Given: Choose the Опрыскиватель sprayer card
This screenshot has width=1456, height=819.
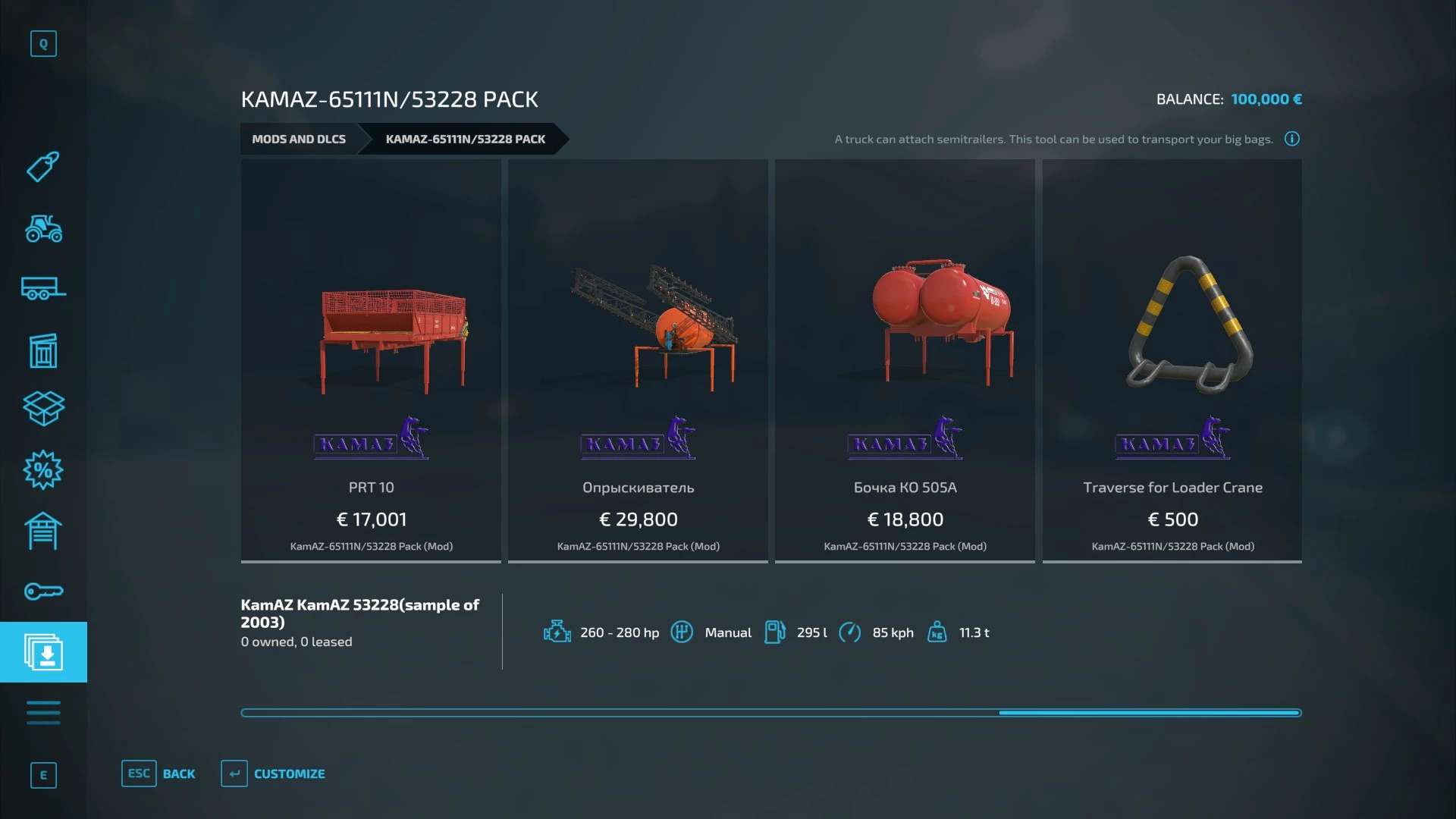Looking at the screenshot, I should pos(638,360).
